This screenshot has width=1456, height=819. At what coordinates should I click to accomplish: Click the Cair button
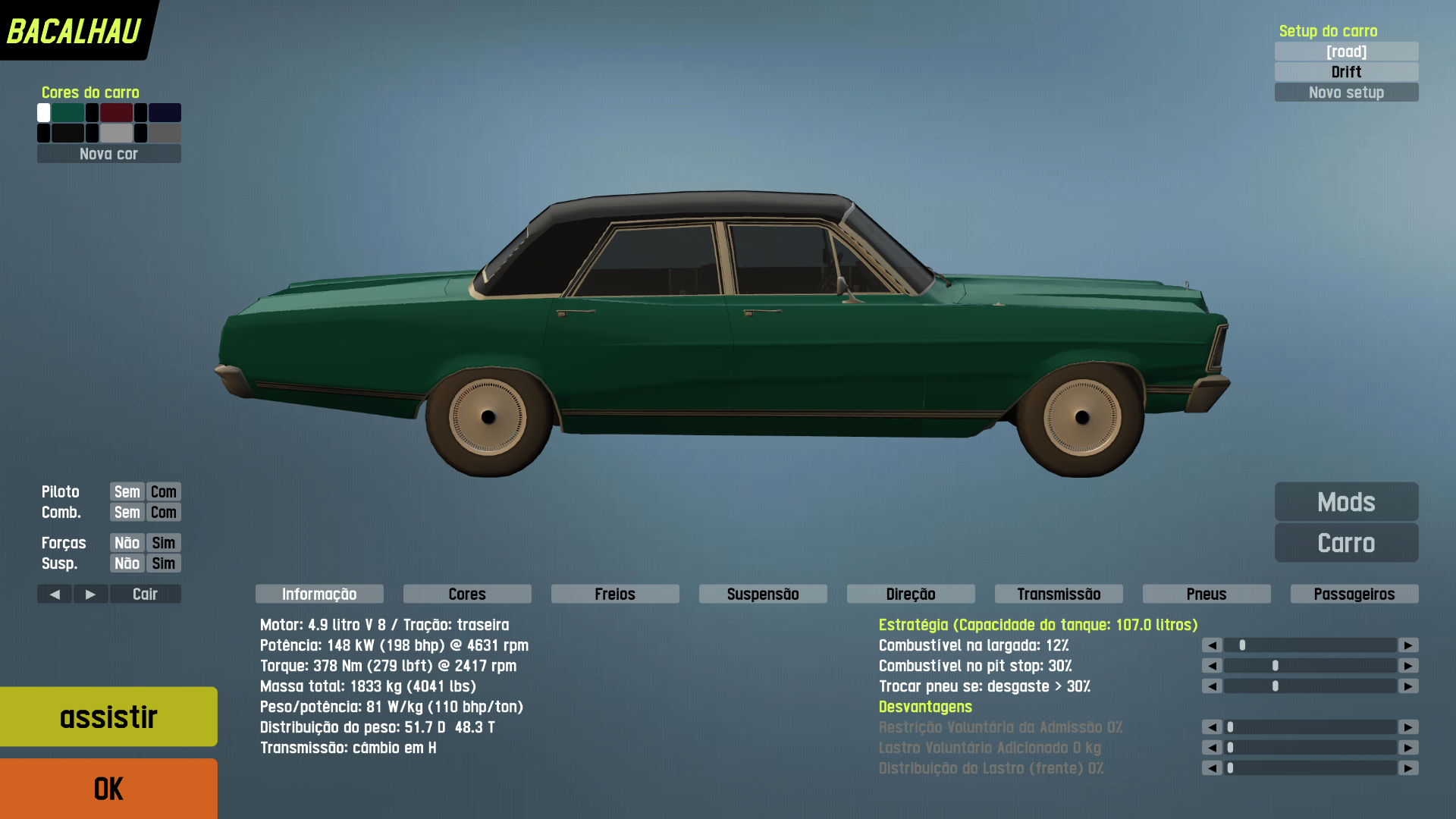click(x=145, y=594)
